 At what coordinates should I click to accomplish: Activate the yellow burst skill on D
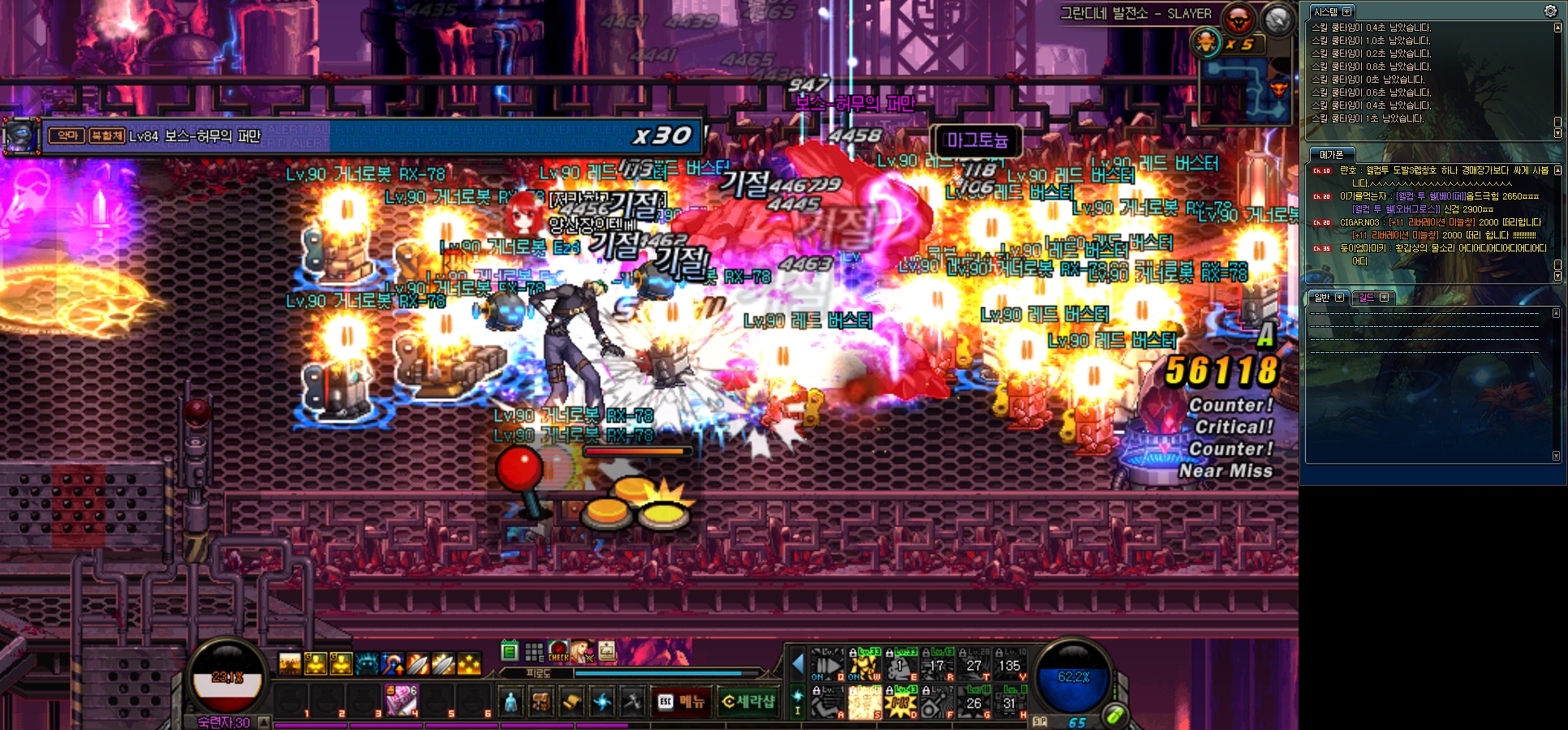coord(901,702)
